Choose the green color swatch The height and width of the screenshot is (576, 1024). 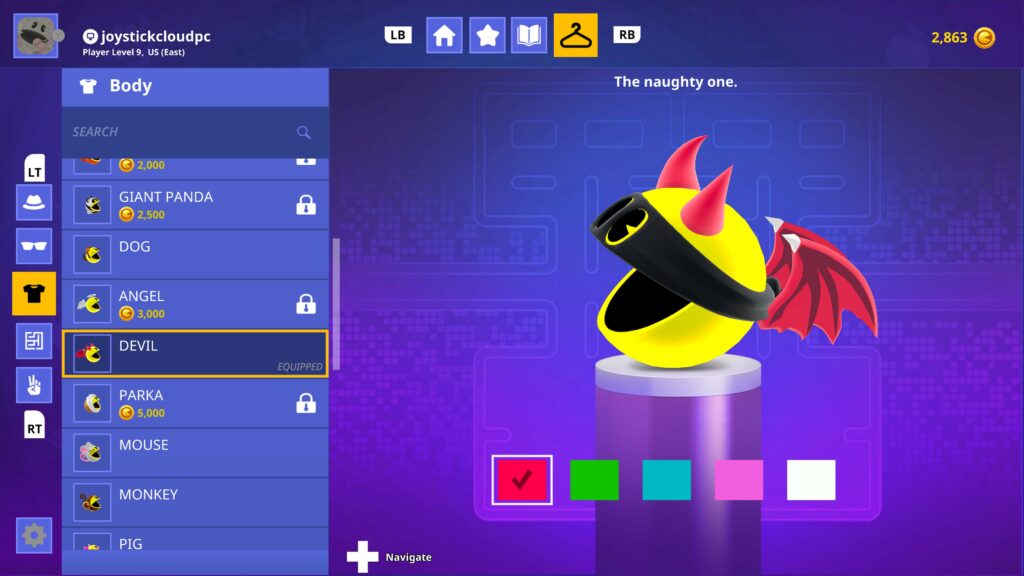click(594, 480)
